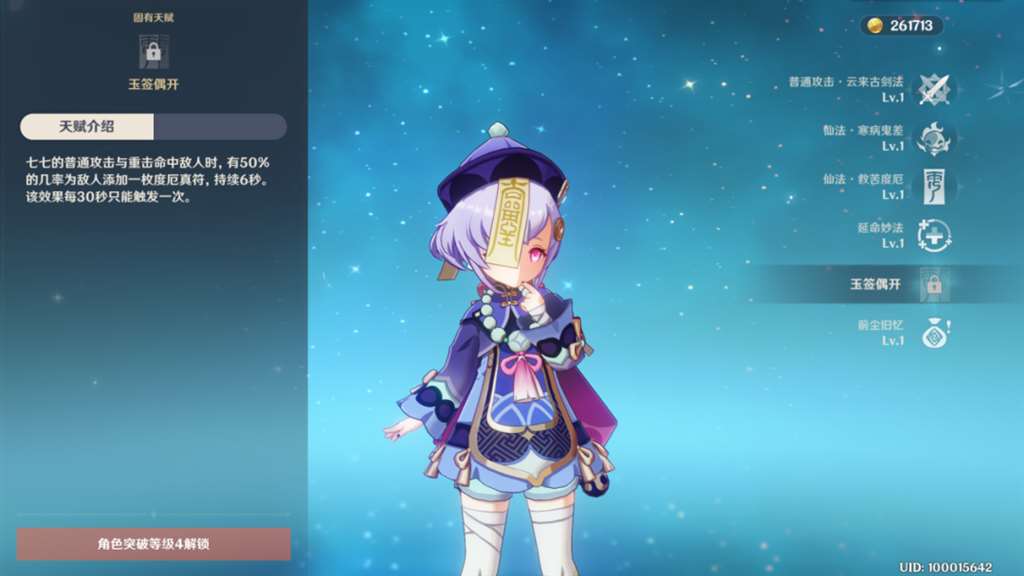1024x576 pixels.
Task: Choose elemental burst 救苦度厄 talent
Action: tap(933, 186)
